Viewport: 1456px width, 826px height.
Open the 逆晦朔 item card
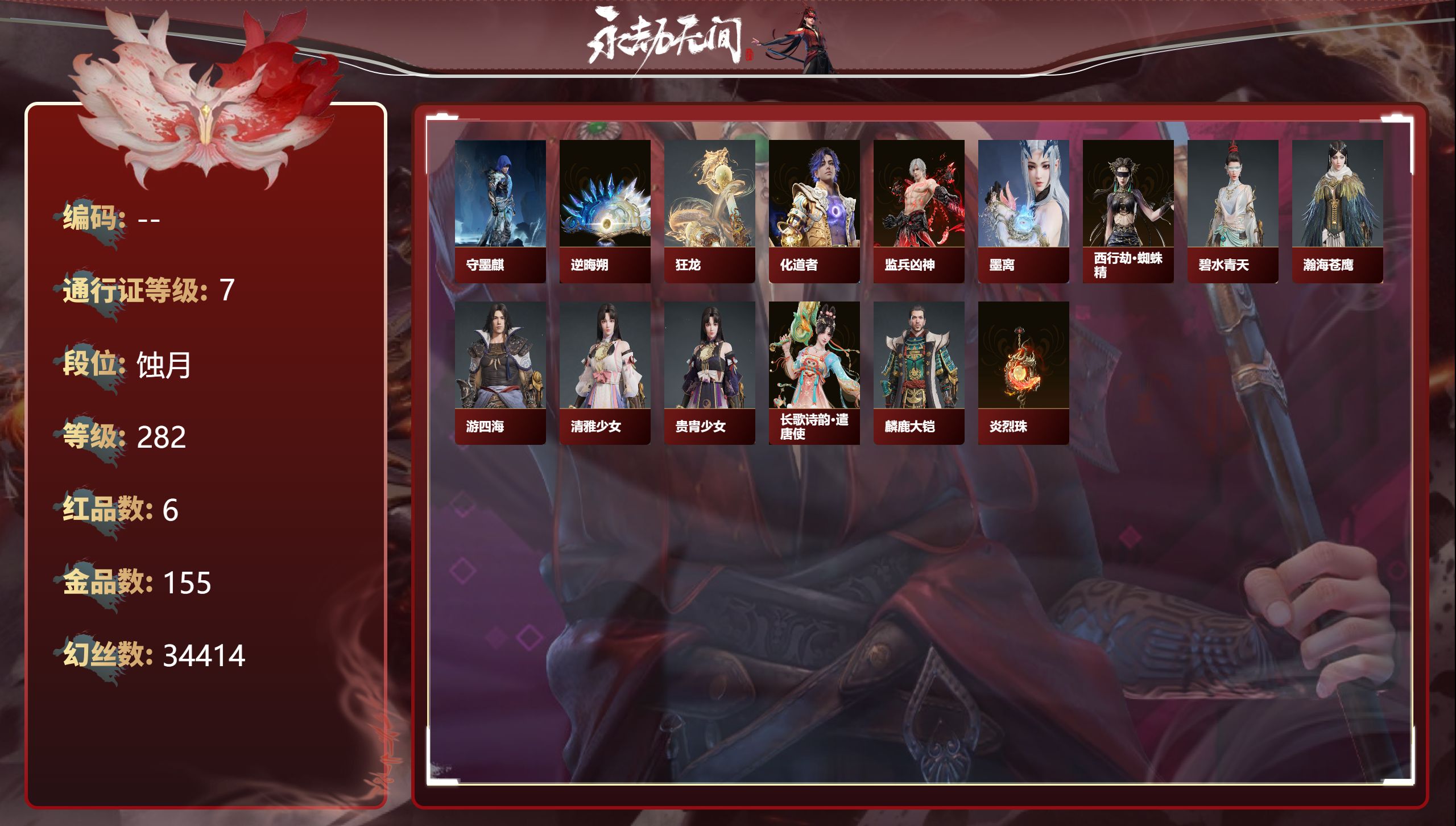coord(605,211)
